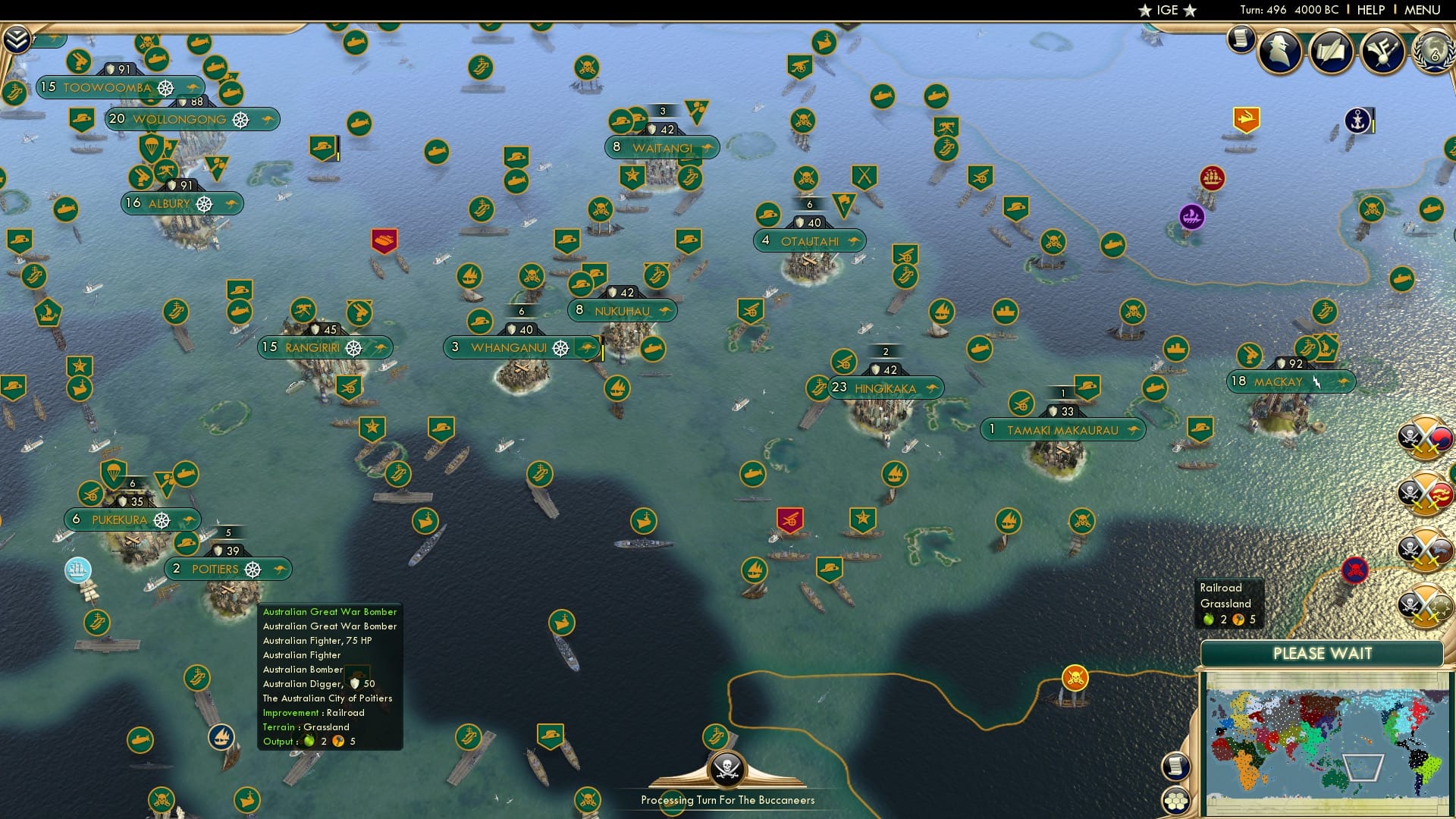Open HELP from the top bar
The height and width of the screenshot is (819, 1456).
(x=1370, y=10)
